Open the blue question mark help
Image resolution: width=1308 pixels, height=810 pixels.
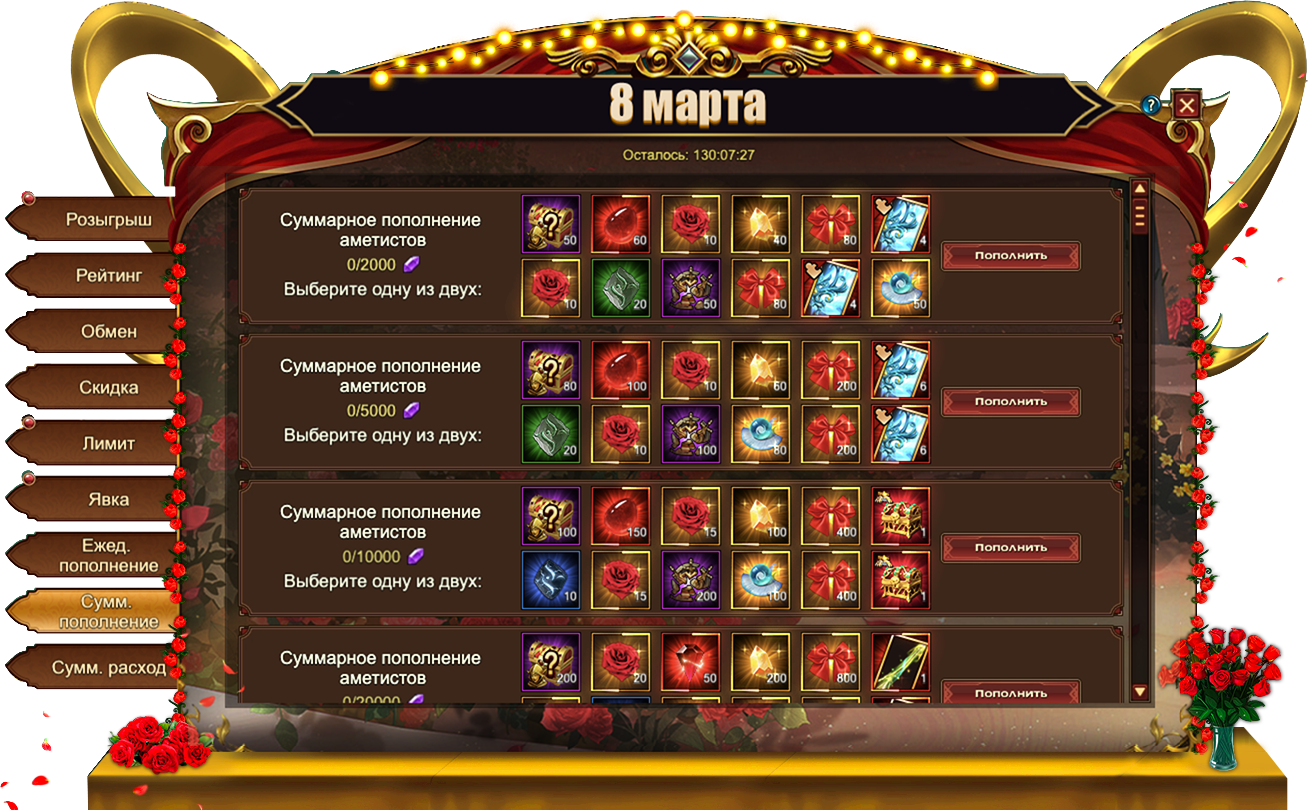click(1151, 104)
